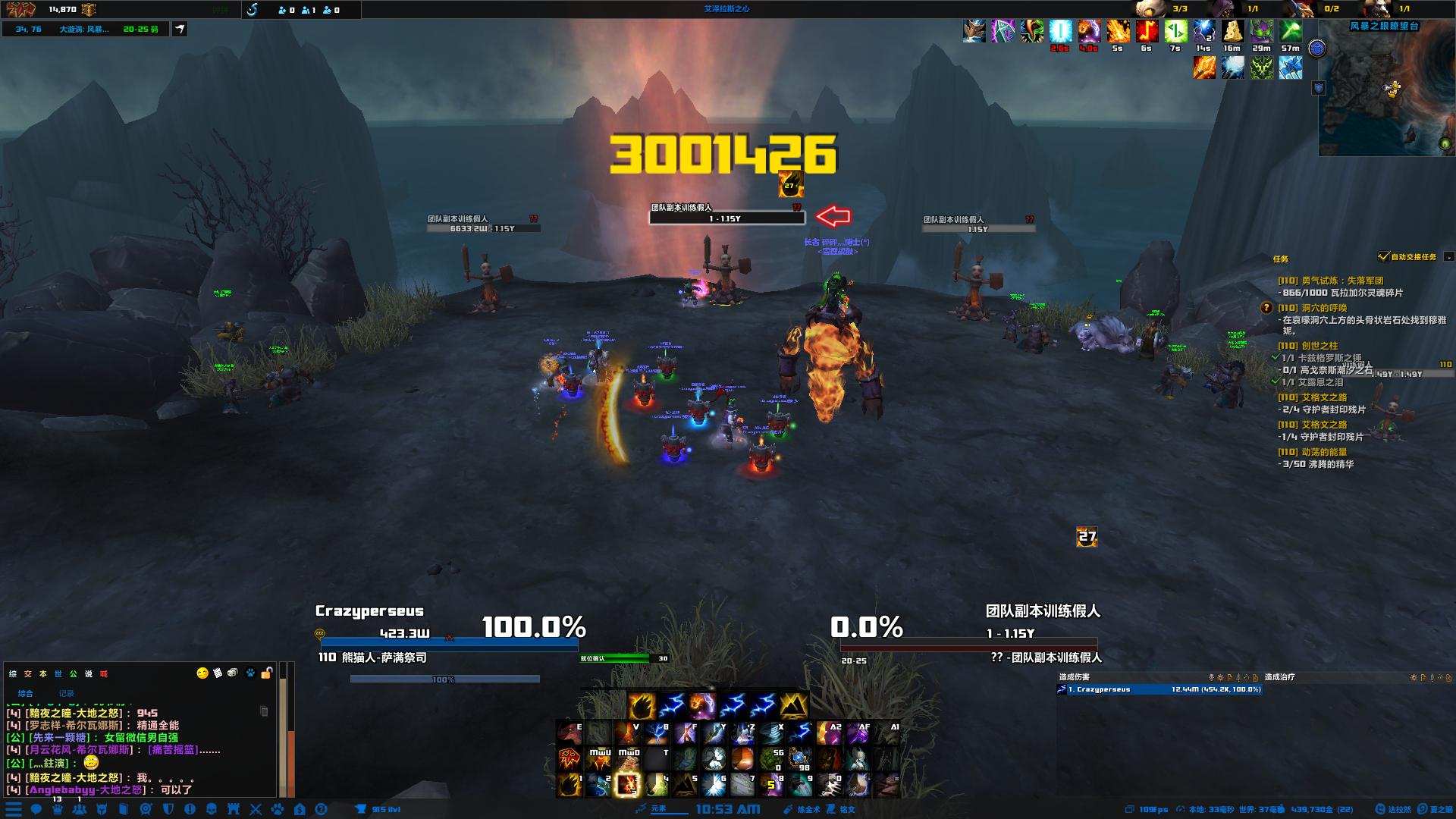The height and width of the screenshot is (819, 1456).
Task: Toggle the auto quest turn-in checkbox
Action: point(1384,257)
